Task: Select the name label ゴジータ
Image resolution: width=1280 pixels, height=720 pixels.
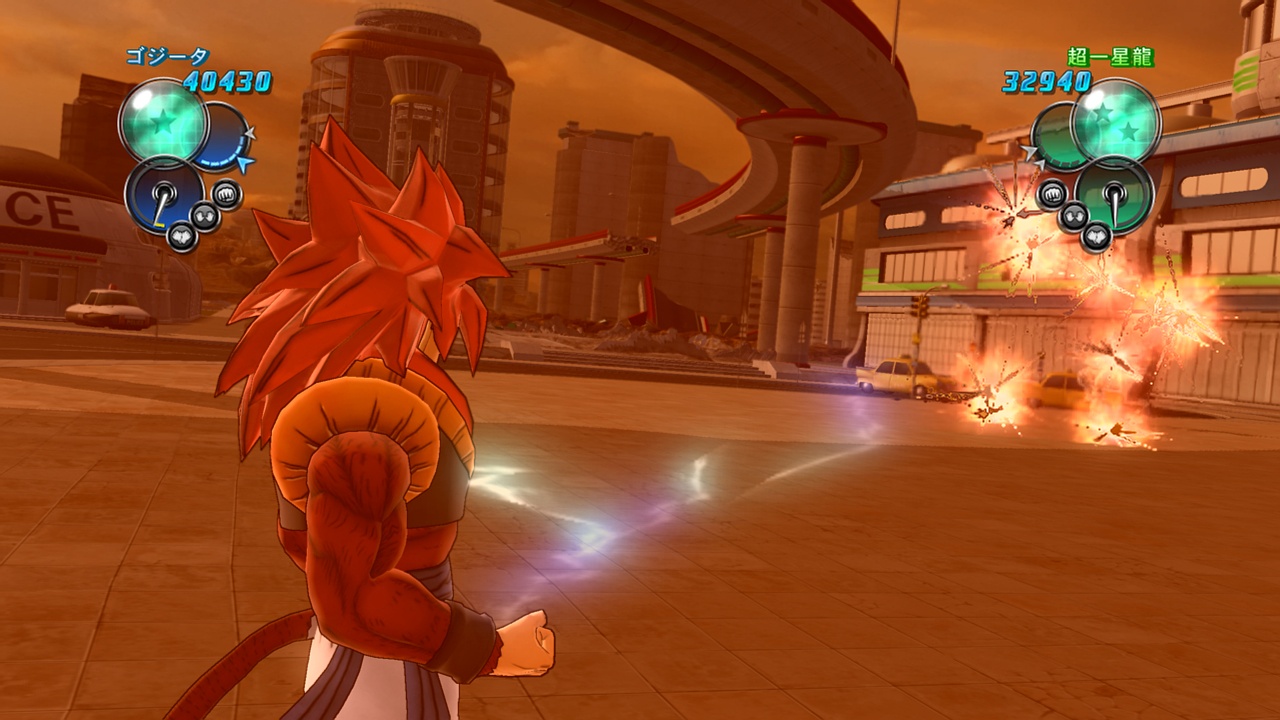Action: tap(170, 55)
